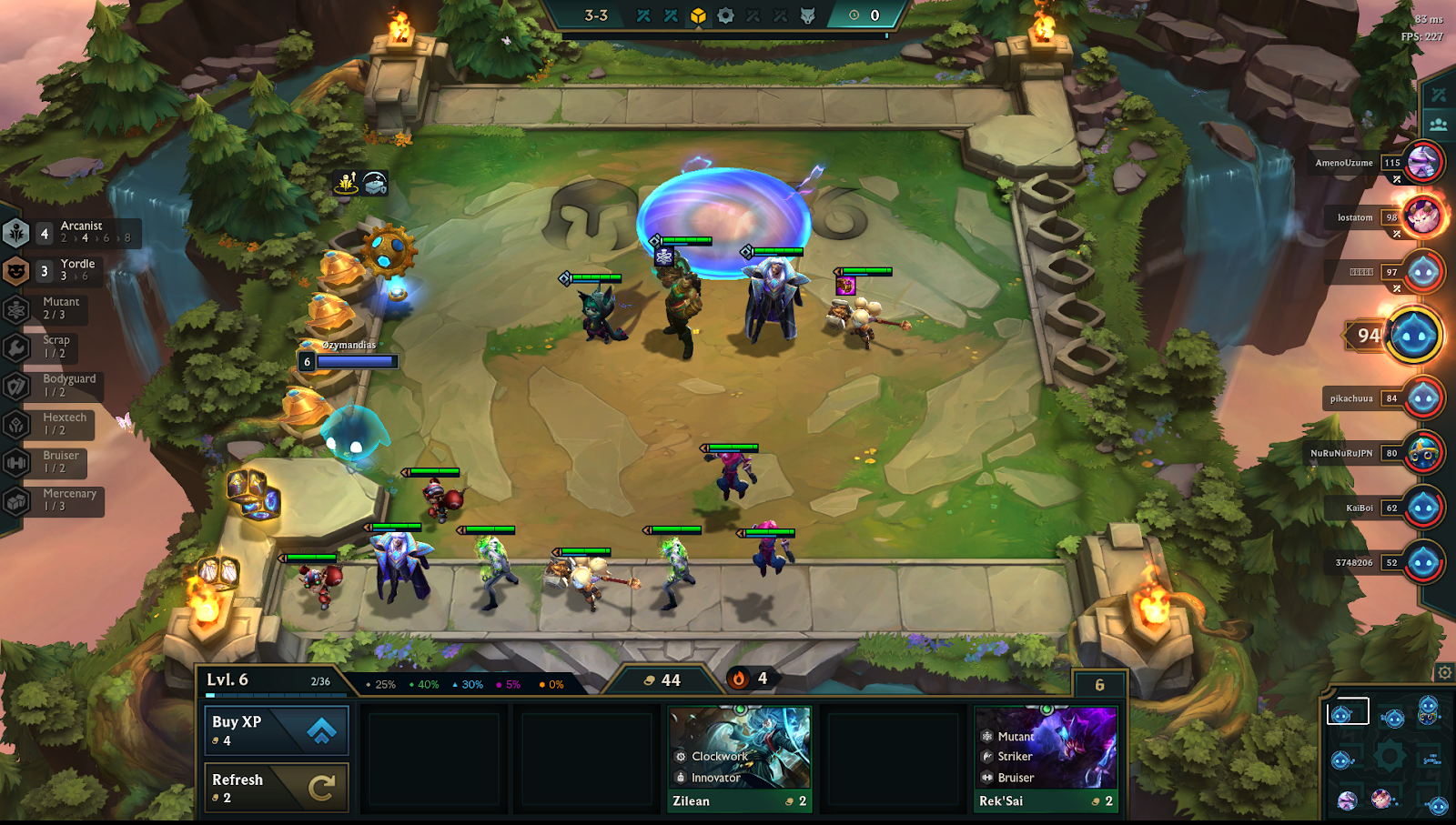The height and width of the screenshot is (825, 1456).
Task: Click the Lvl. 6 experience progress bar
Action: tap(273, 692)
